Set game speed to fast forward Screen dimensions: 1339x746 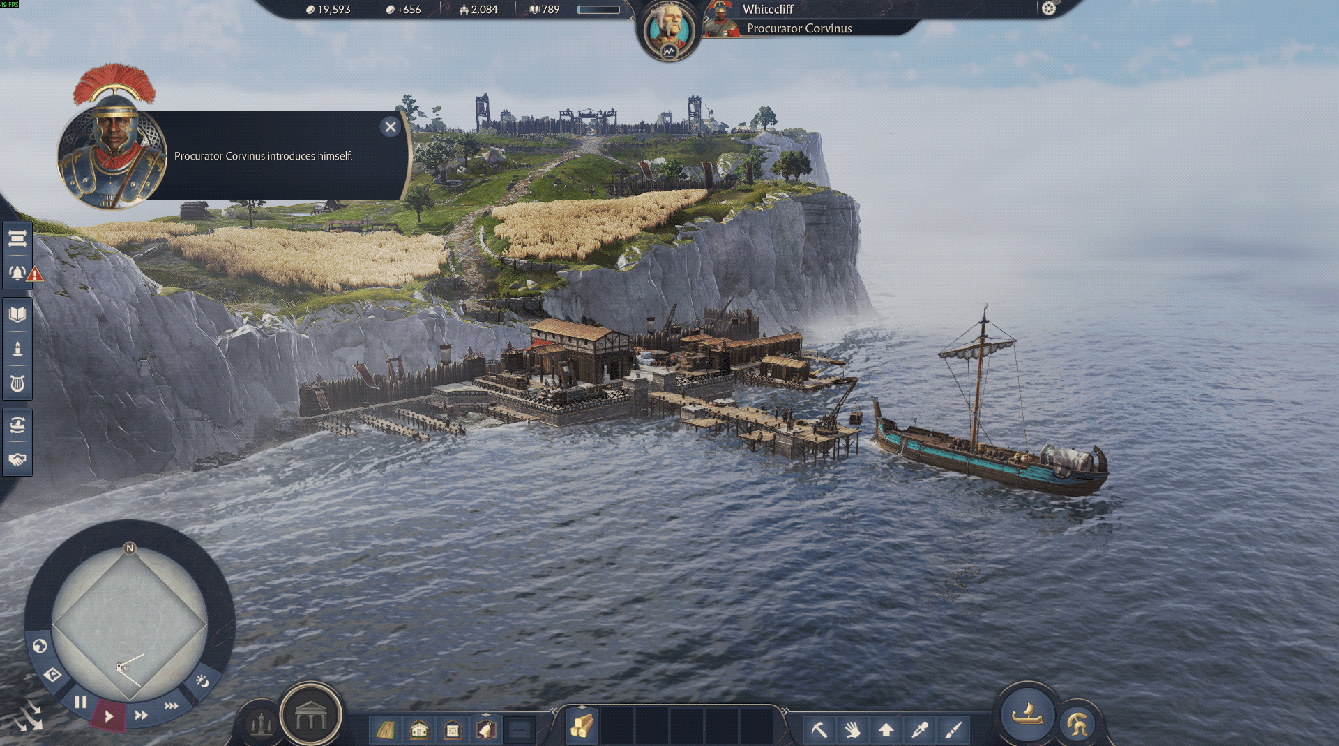click(141, 715)
